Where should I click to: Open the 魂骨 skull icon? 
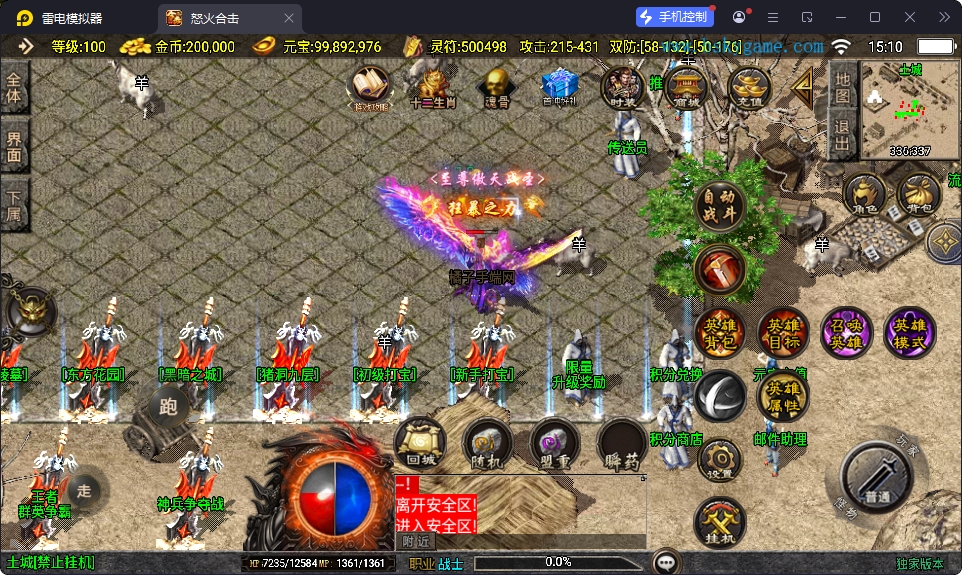tap(497, 87)
